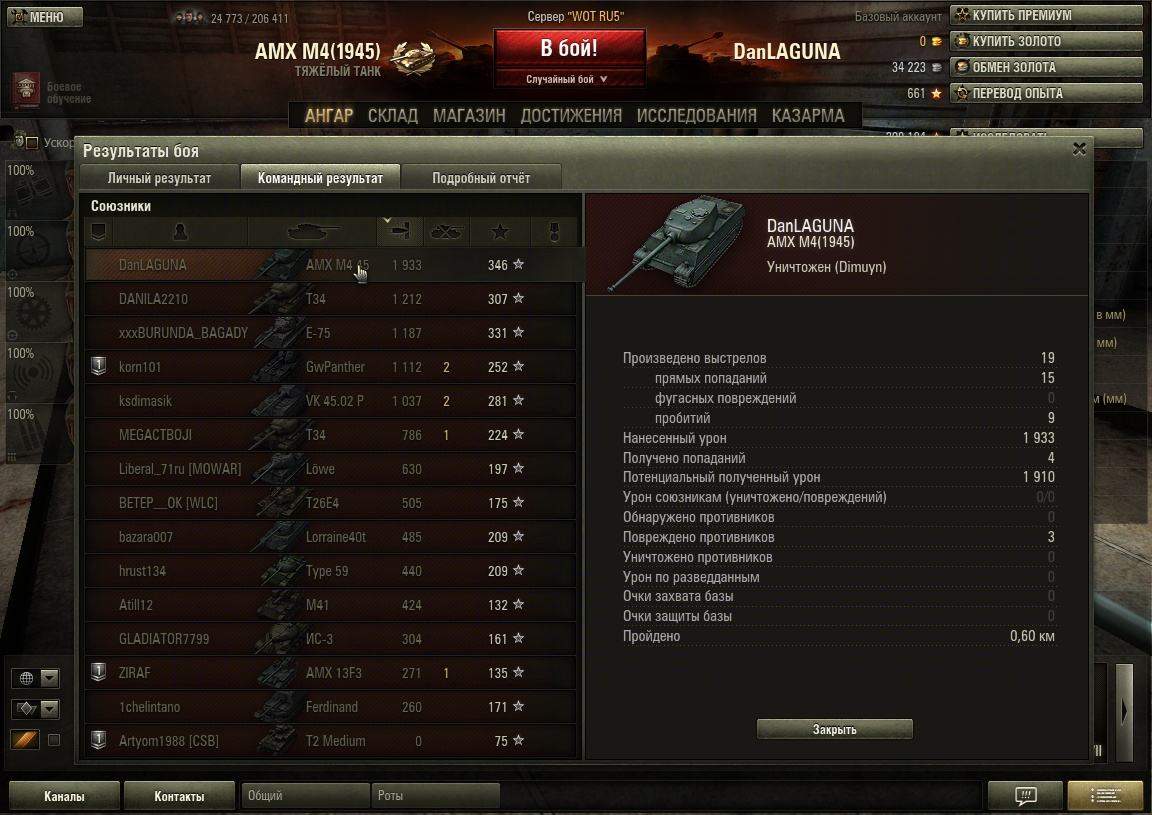This screenshot has height=815, width=1152.
Task: Show the Достижения section
Action: pos(571,116)
